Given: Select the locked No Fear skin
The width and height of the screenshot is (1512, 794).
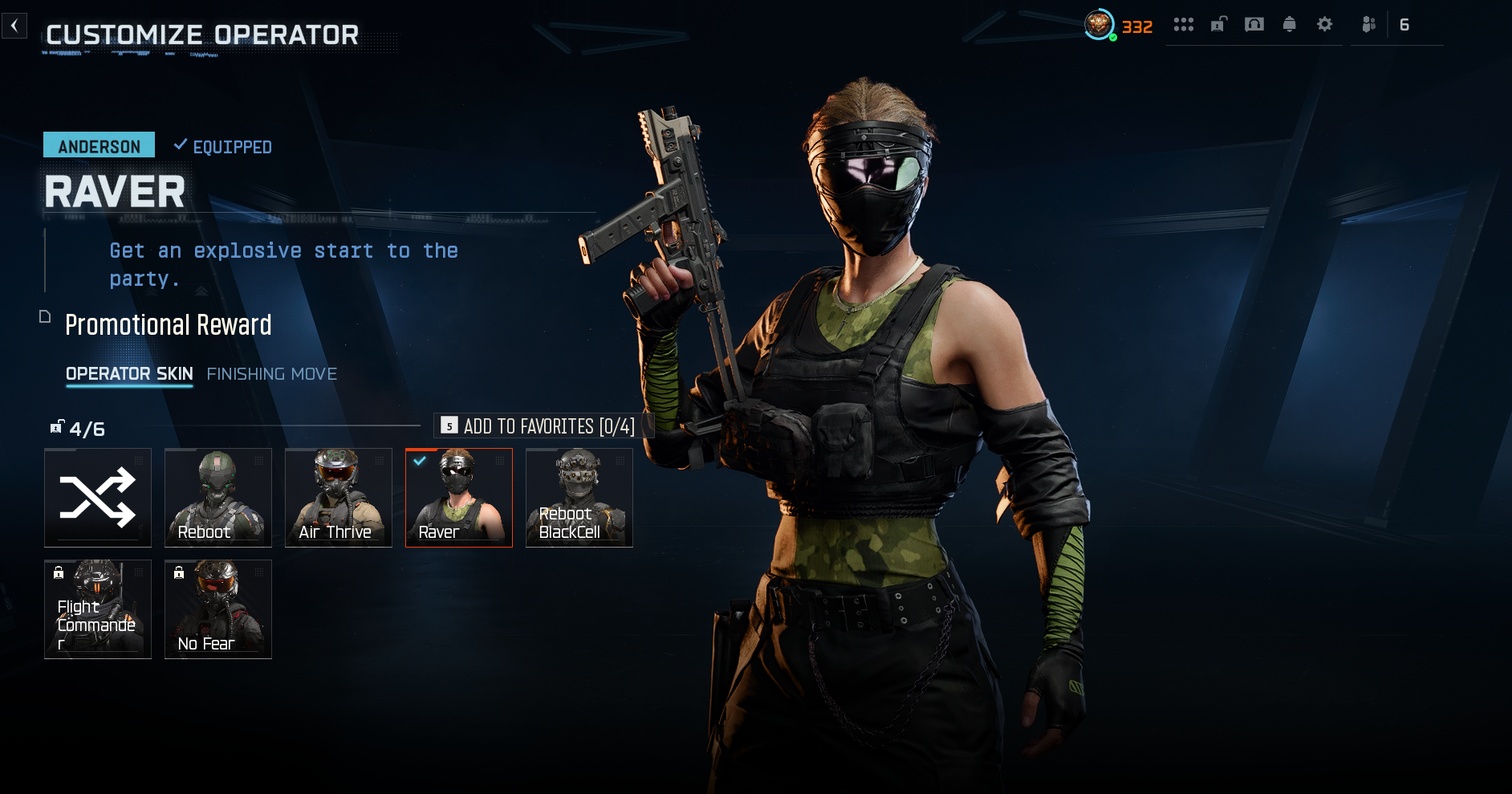Looking at the screenshot, I should pyautogui.click(x=218, y=609).
